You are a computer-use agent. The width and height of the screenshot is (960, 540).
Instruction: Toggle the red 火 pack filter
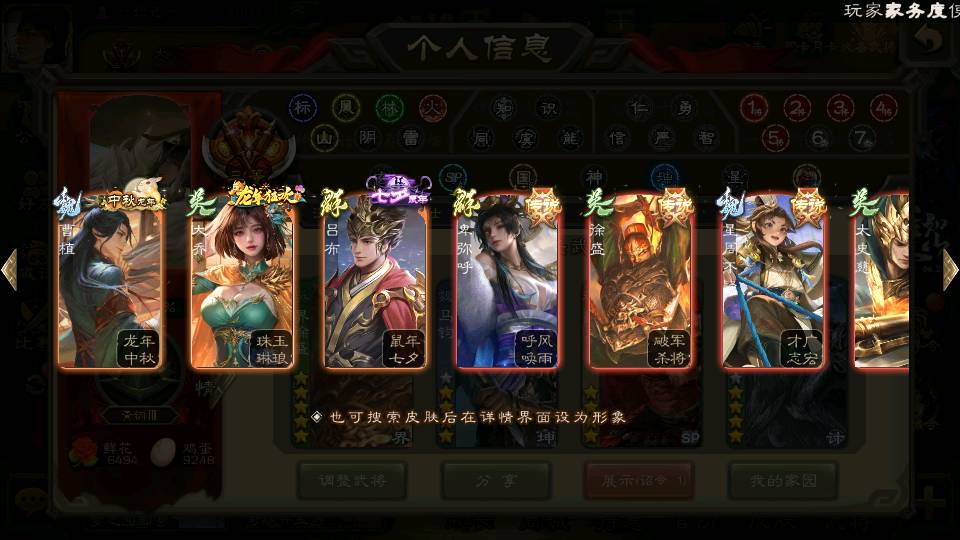(432, 107)
